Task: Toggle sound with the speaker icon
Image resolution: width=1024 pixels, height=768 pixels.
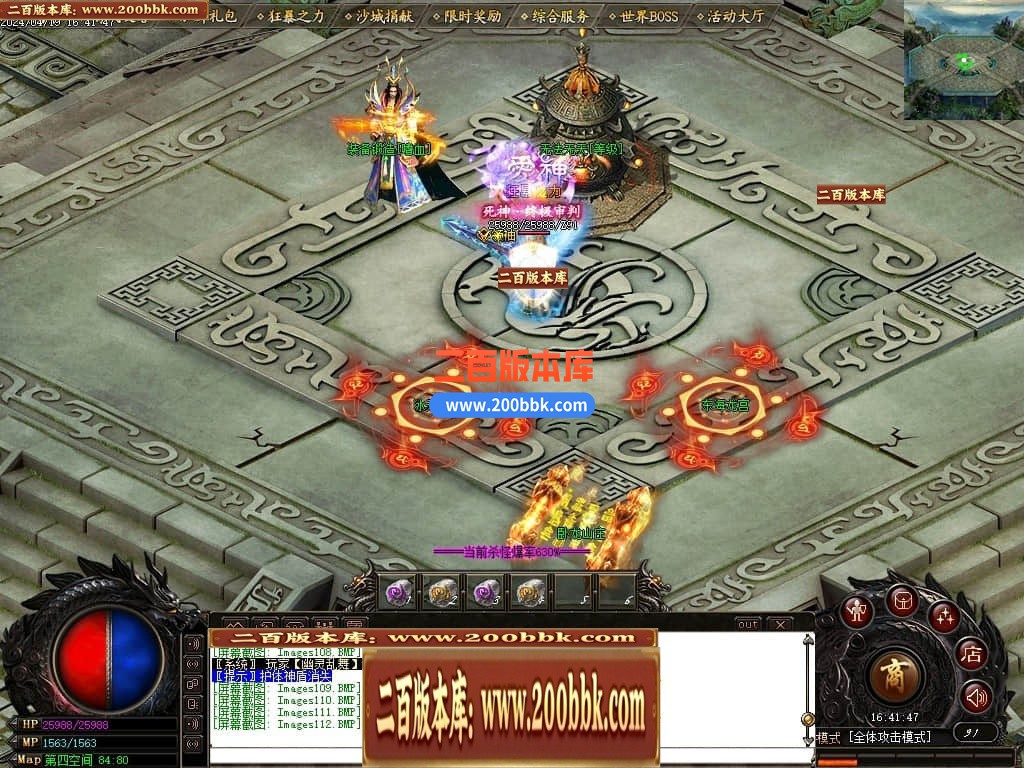Action: (976, 696)
